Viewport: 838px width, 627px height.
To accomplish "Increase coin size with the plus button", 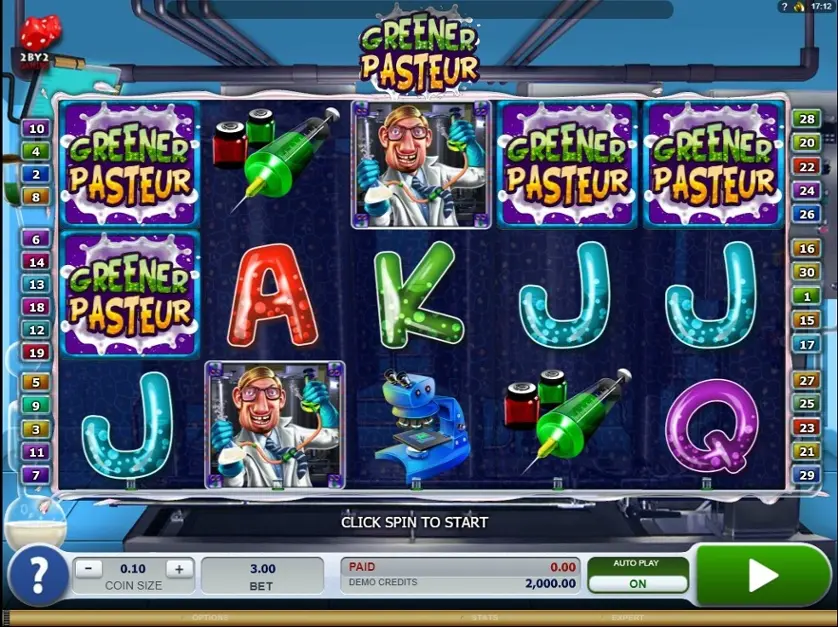I will tap(179, 569).
